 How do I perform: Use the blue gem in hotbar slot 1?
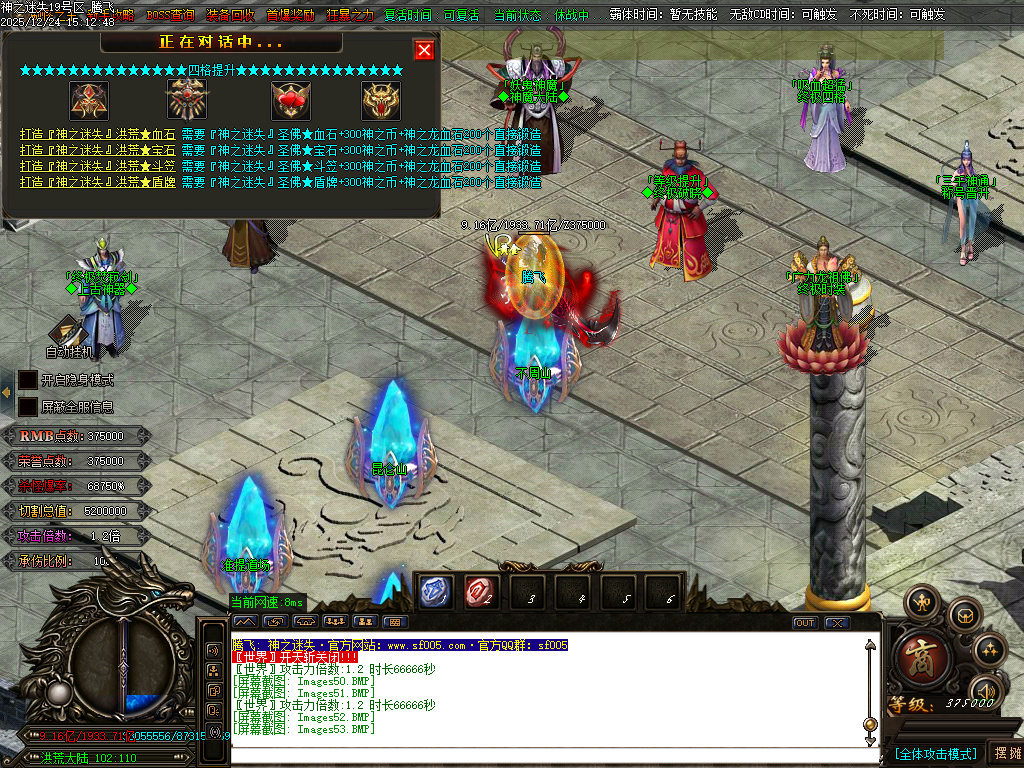tap(435, 592)
